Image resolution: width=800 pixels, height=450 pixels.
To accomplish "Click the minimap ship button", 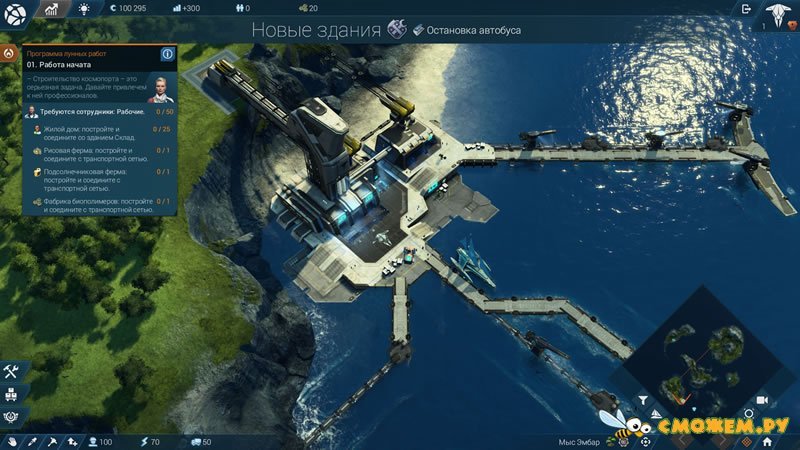I will (656, 413).
